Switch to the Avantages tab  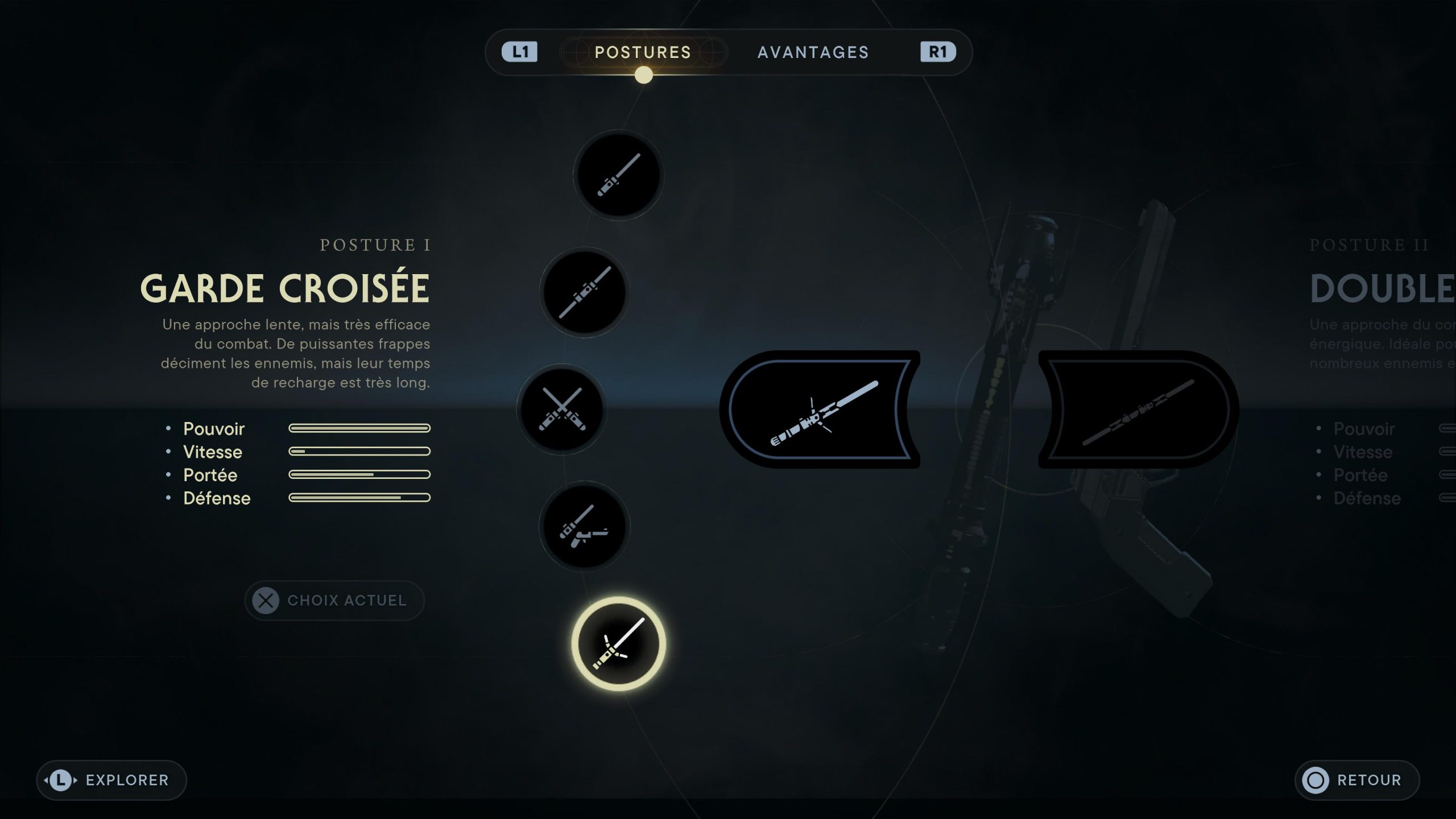click(813, 52)
